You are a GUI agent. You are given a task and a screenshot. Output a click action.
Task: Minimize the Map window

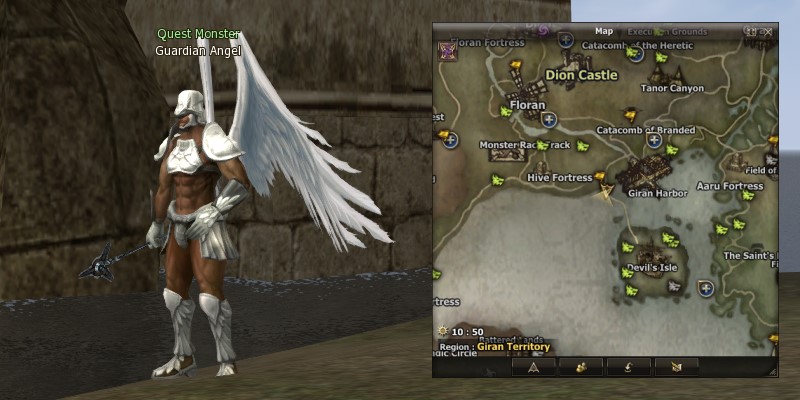(x=752, y=32)
